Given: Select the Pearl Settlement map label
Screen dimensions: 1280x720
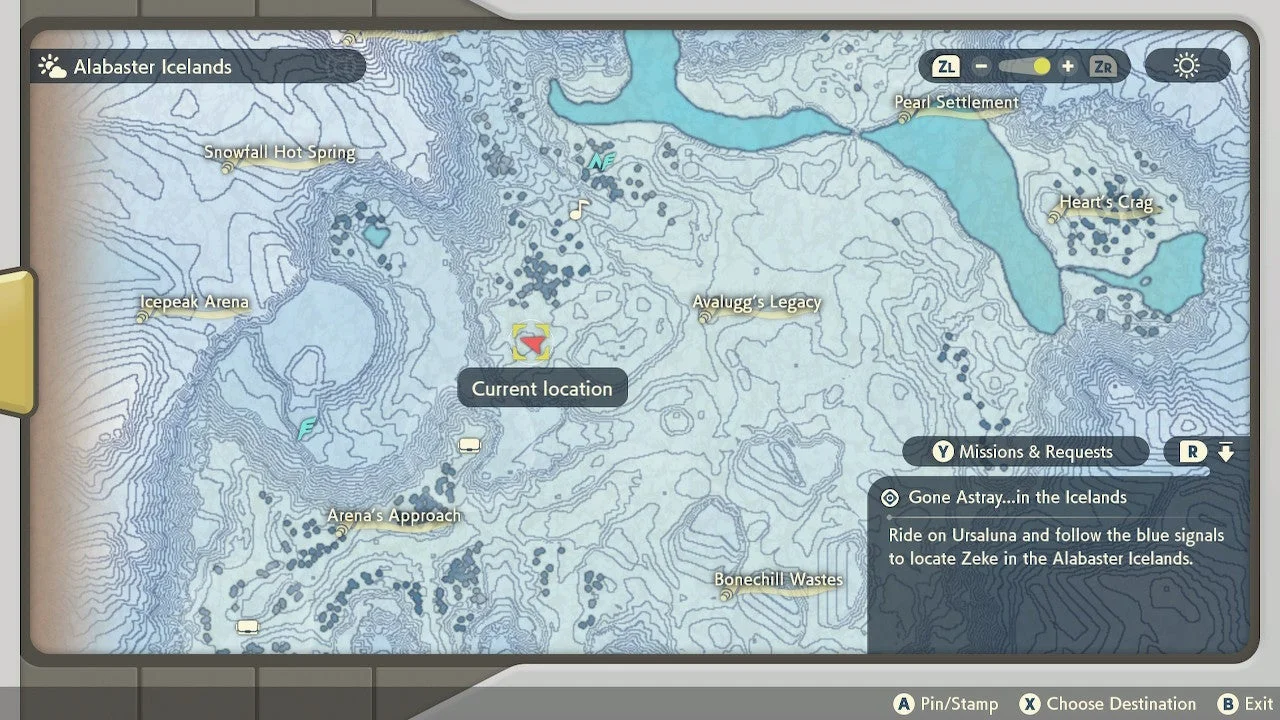Looking at the screenshot, I should click(956, 103).
